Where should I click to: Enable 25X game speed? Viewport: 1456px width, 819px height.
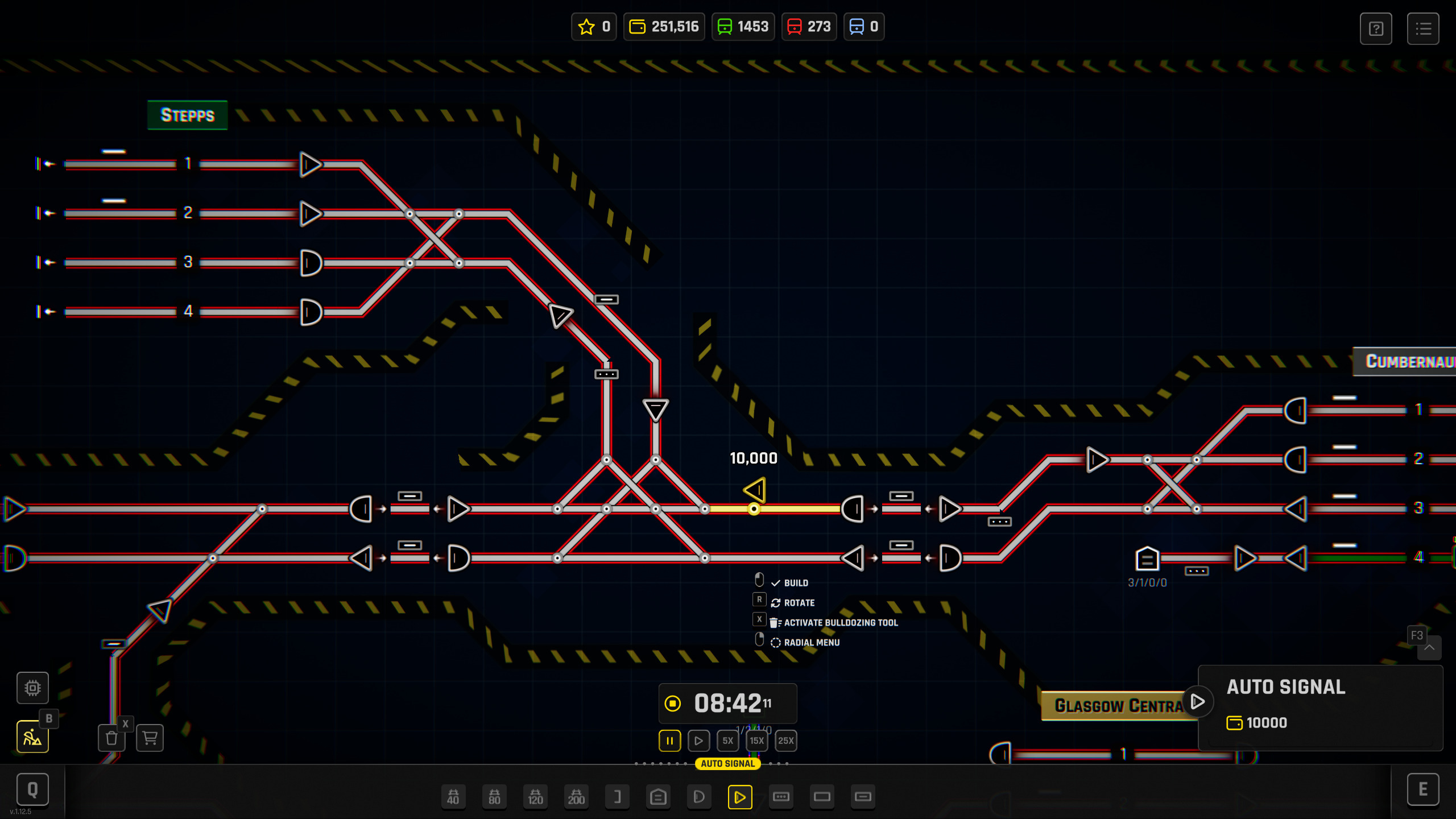[786, 741]
